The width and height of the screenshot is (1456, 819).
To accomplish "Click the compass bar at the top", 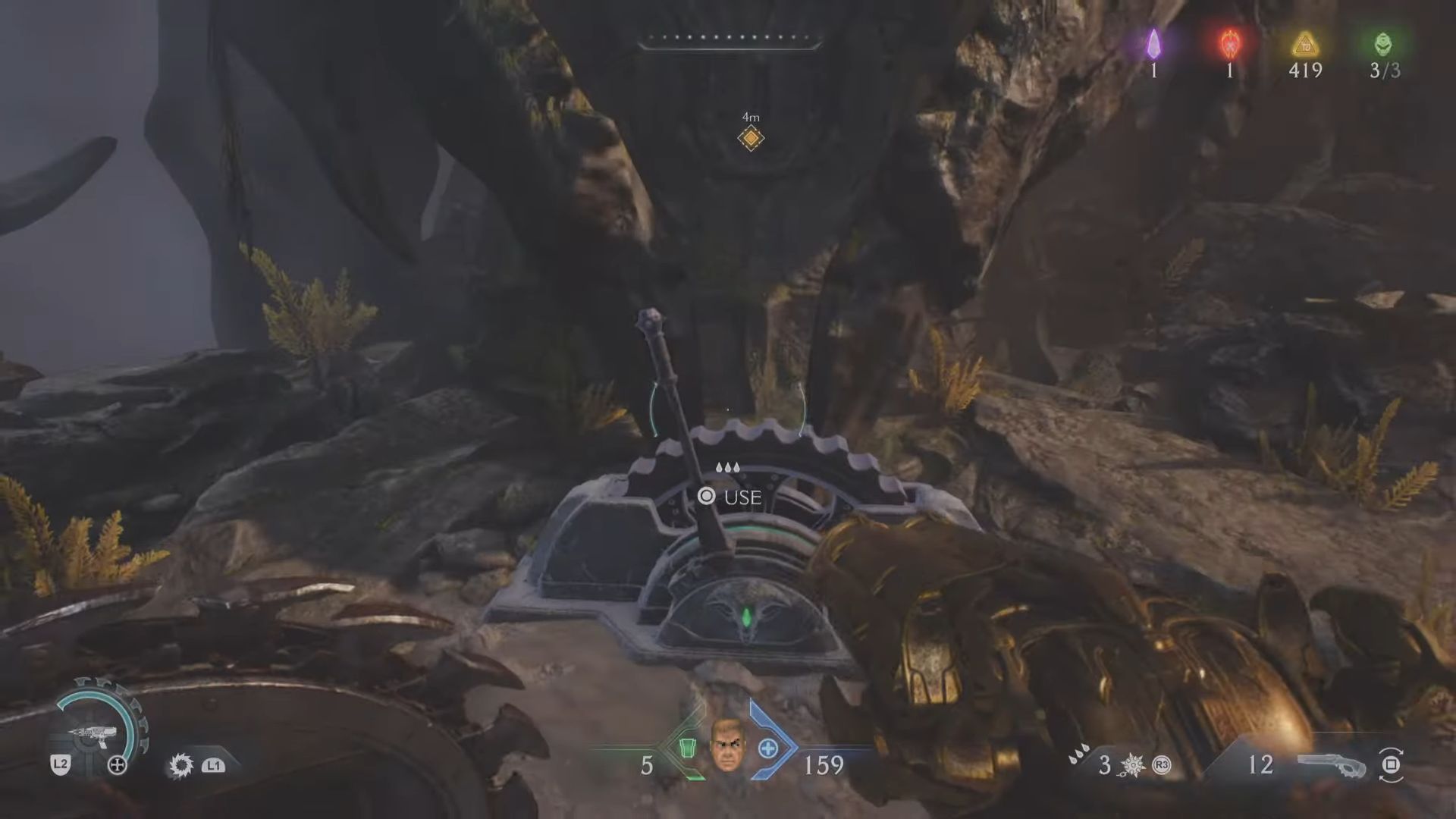I will click(x=730, y=40).
